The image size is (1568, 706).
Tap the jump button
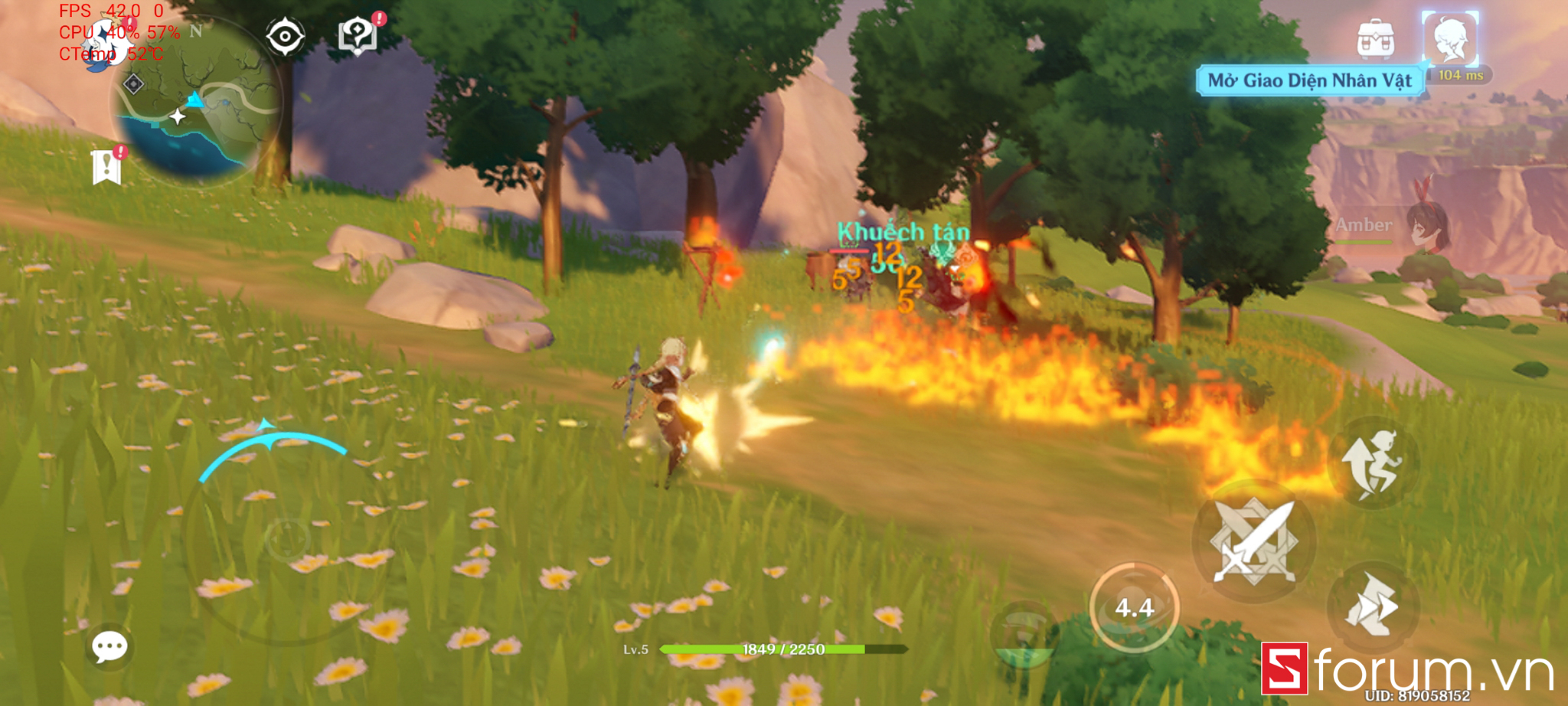1372,464
